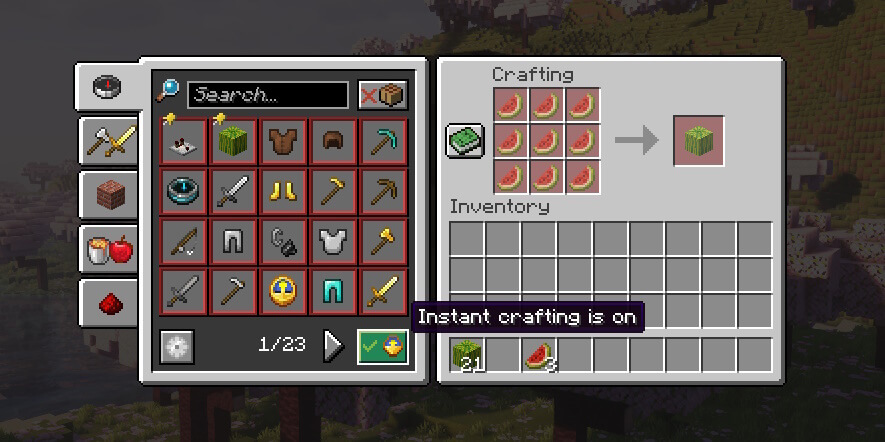Select the golden boots recipe
Image resolution: width=885 pixels, height=442 pixels.
[x=283, y=192]
